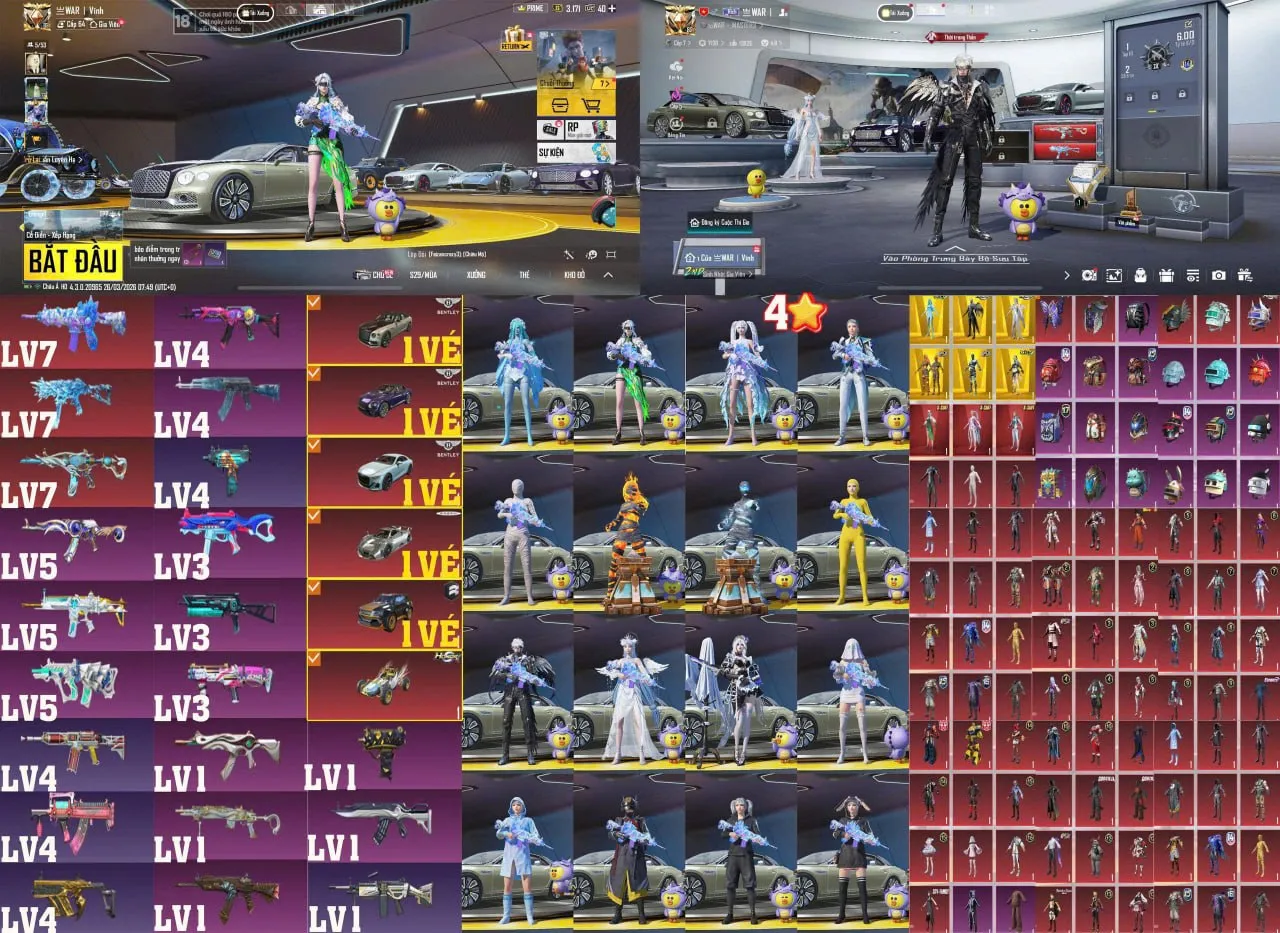Click the camera icon in the collection room

1218,275
